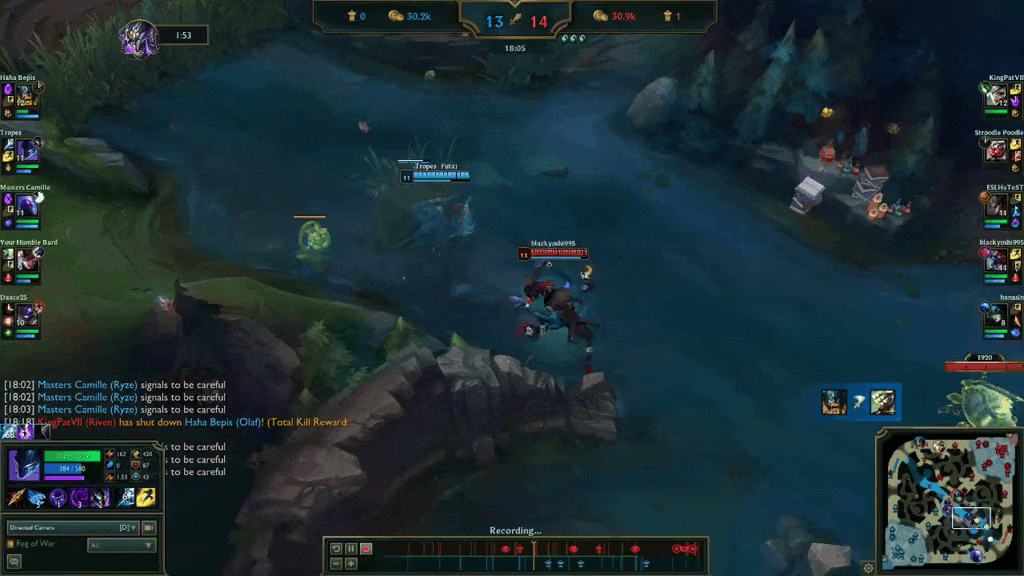Open minimap options via the gear icon

(868, 568)
